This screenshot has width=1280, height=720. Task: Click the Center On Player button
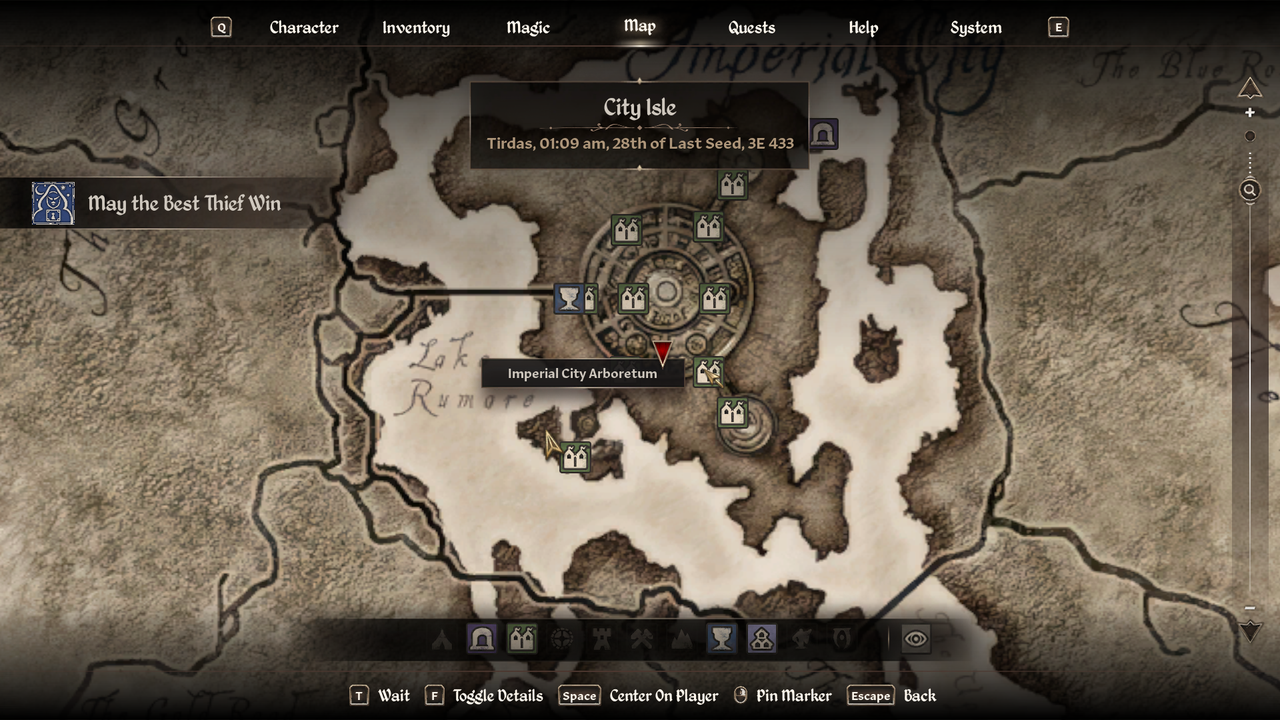[x=663, y=695]
